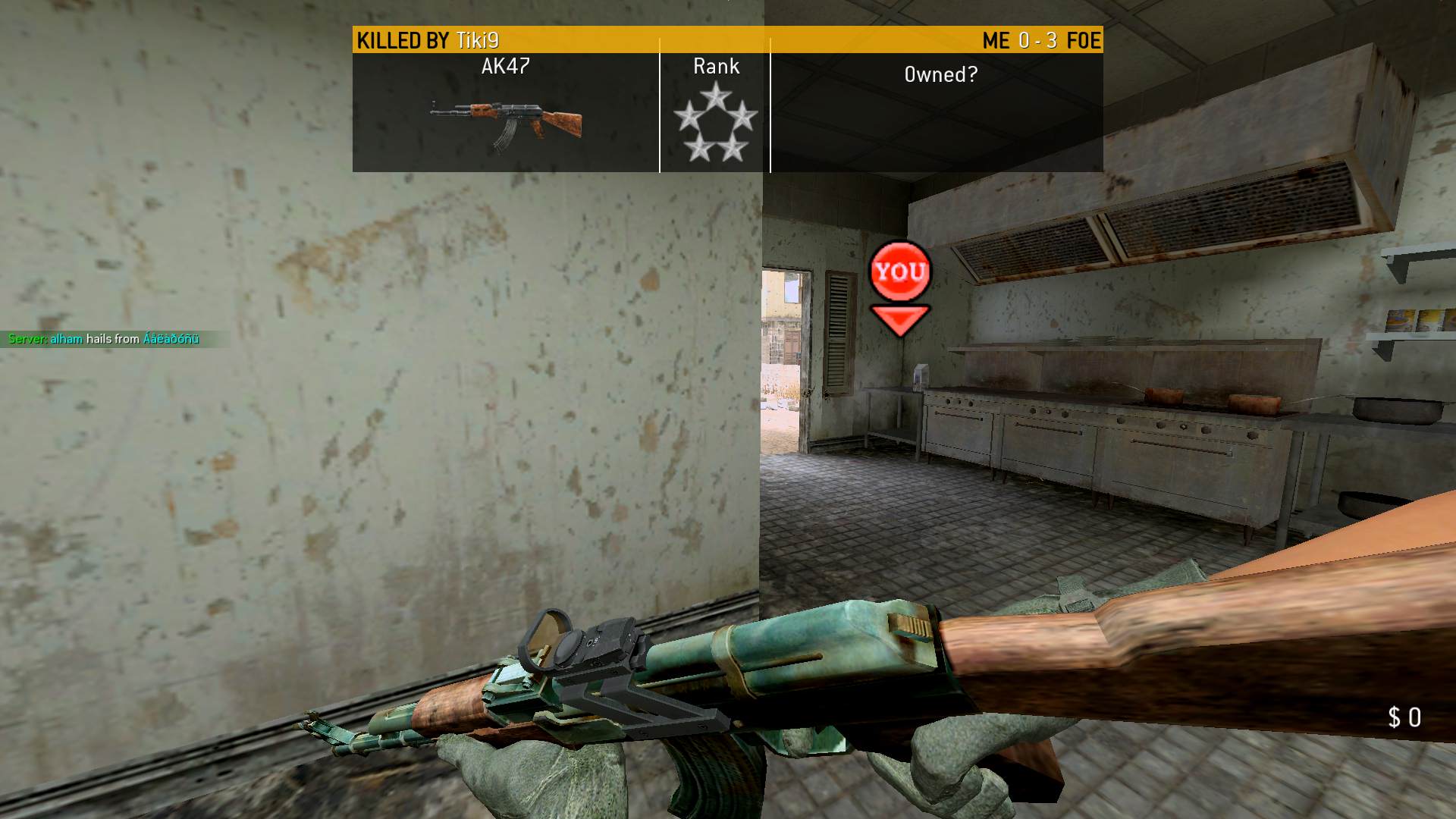Click the killer name Tiki9

click(478, 41)
